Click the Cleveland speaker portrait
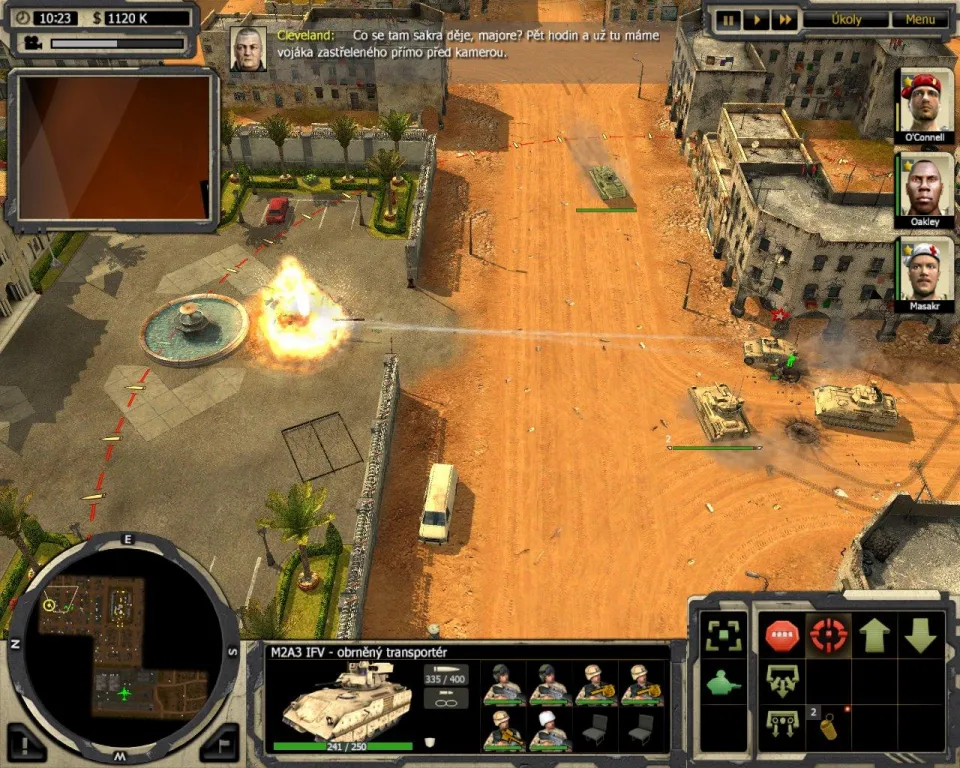The height and width of the screenshot is (768, 960). point(247,48)
